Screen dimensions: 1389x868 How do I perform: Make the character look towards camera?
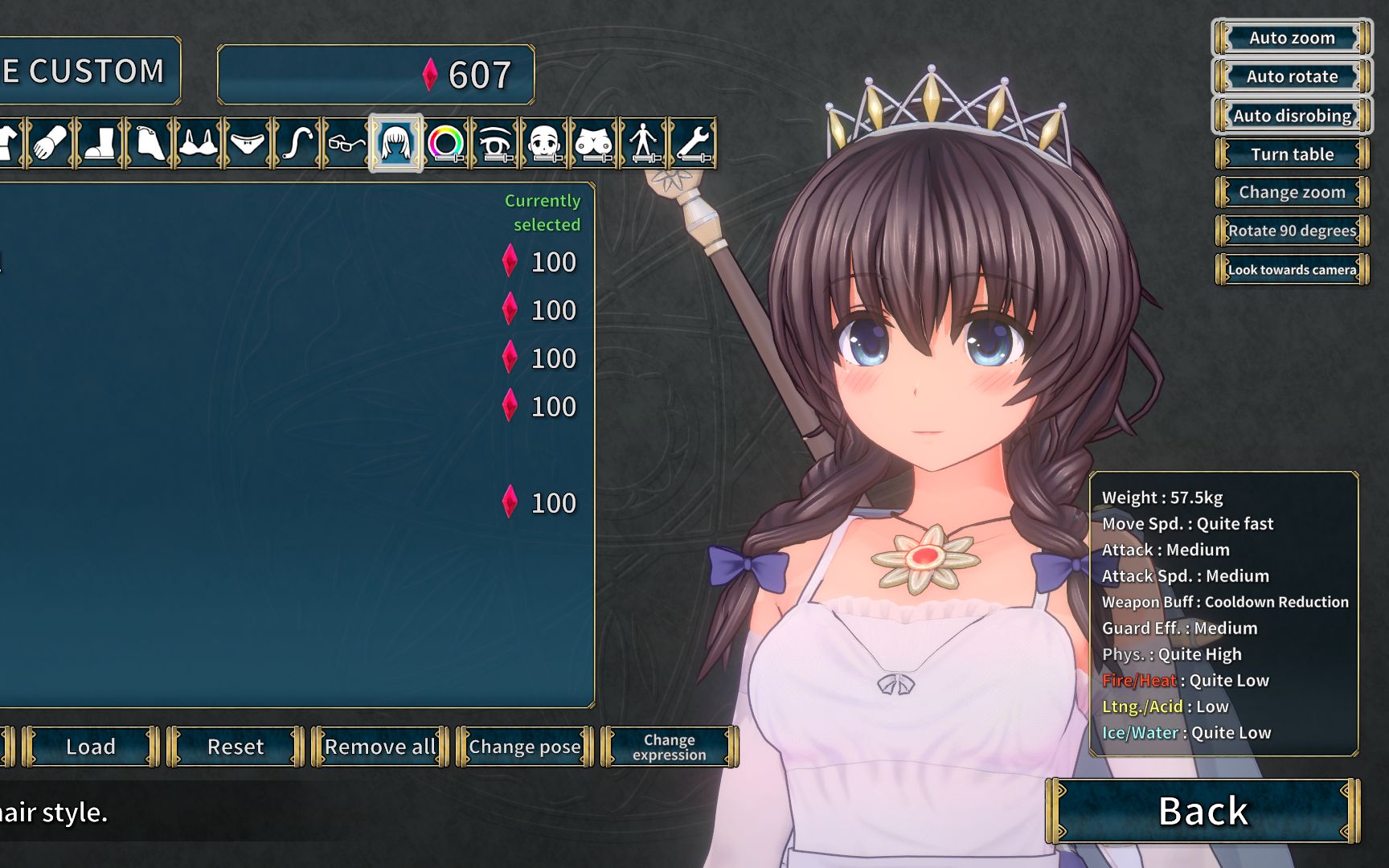[x=1292, y=270]
